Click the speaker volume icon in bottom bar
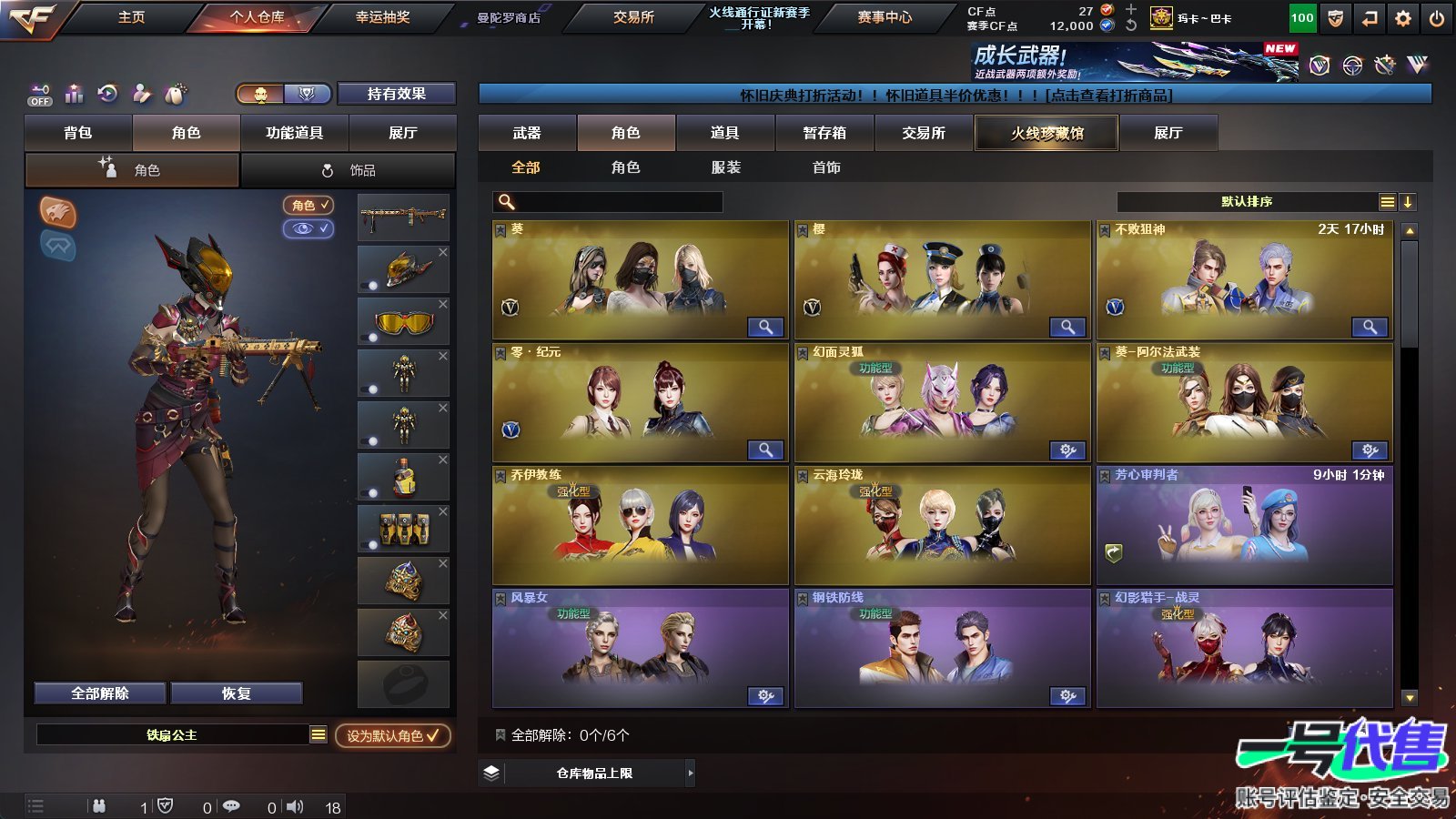 (x=294, y=806)
